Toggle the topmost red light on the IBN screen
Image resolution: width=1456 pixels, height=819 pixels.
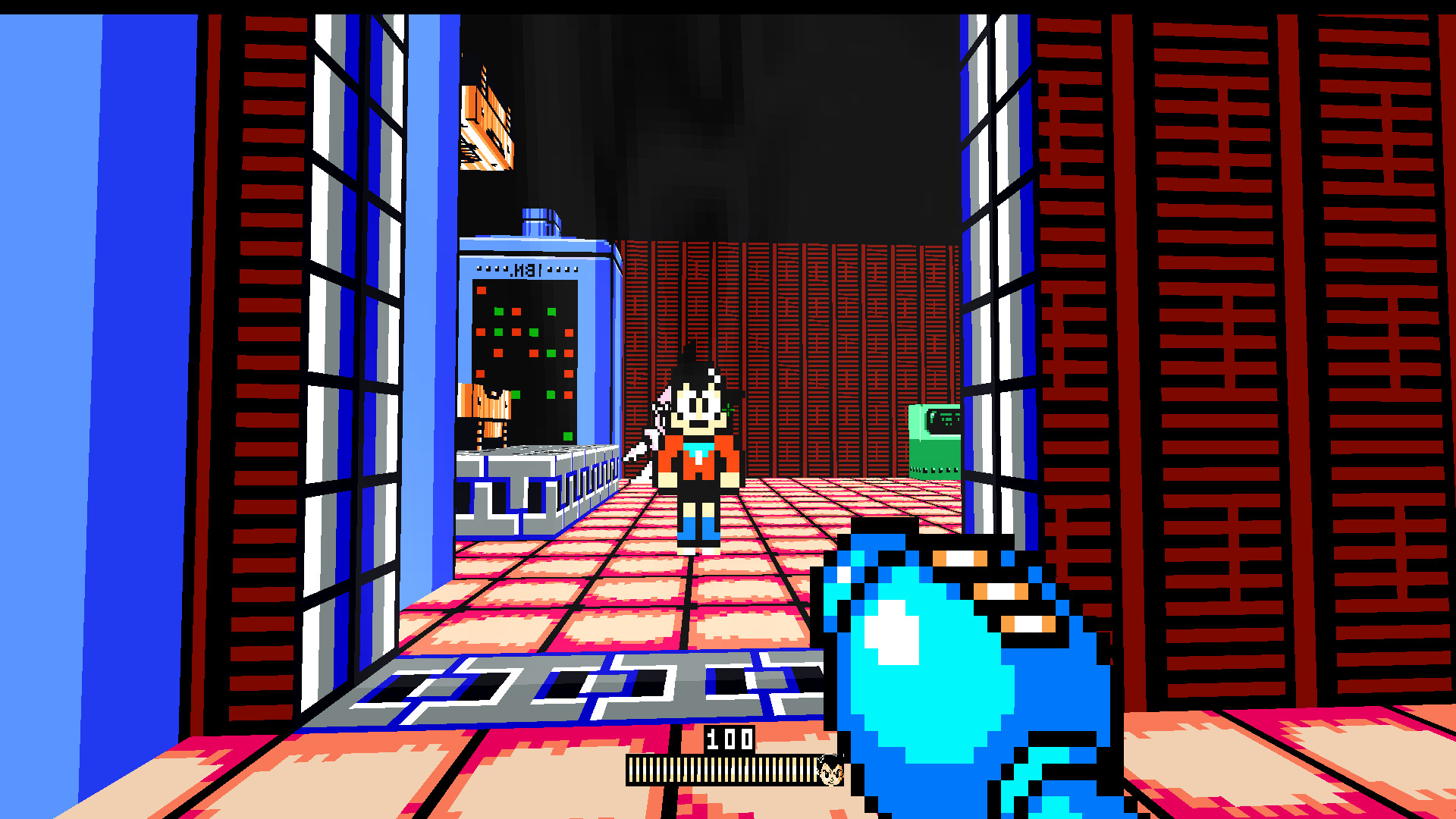[x=481, y=290]
